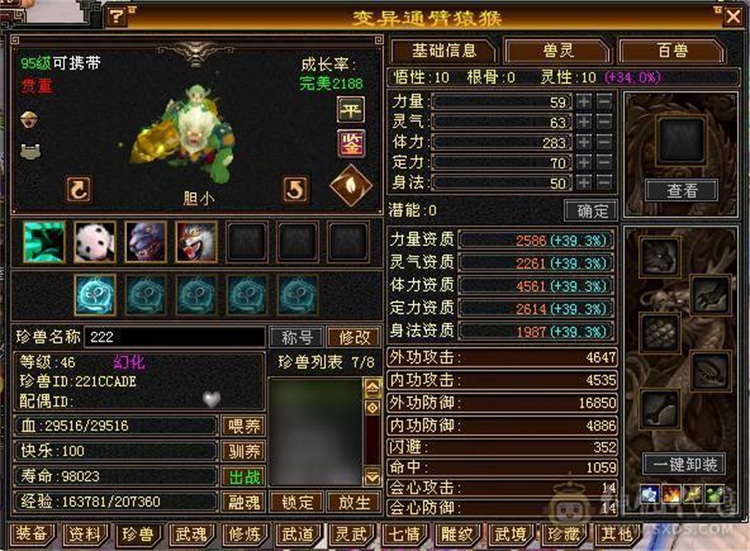750x551 pixels.
Task: Switch to the 百兽 tab
Action: pos(672,50)
